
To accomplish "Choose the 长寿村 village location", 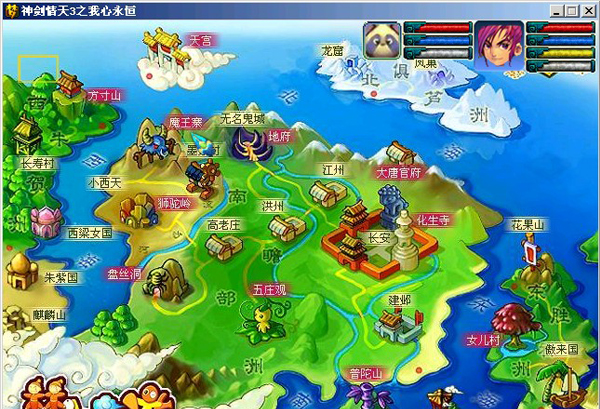I will pyautogui.click(x=37, y=160).
